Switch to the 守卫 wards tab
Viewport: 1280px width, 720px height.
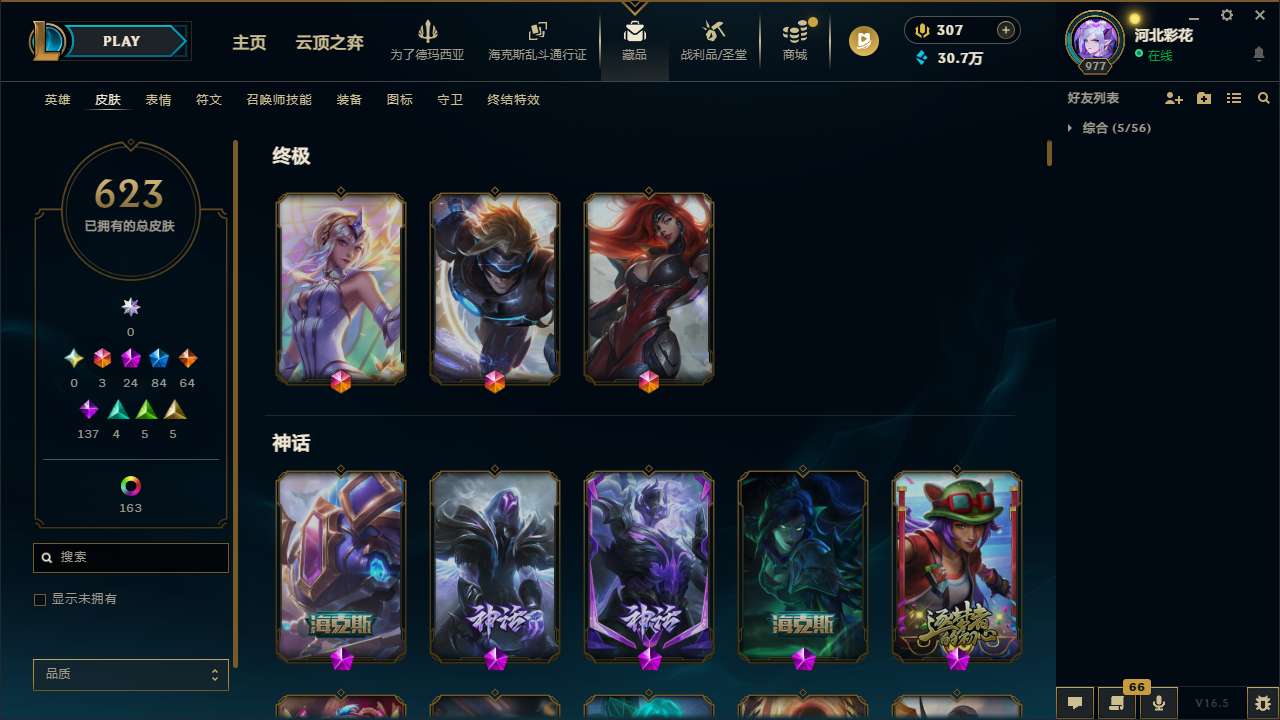pyautogui.click(x=449, y=100)
